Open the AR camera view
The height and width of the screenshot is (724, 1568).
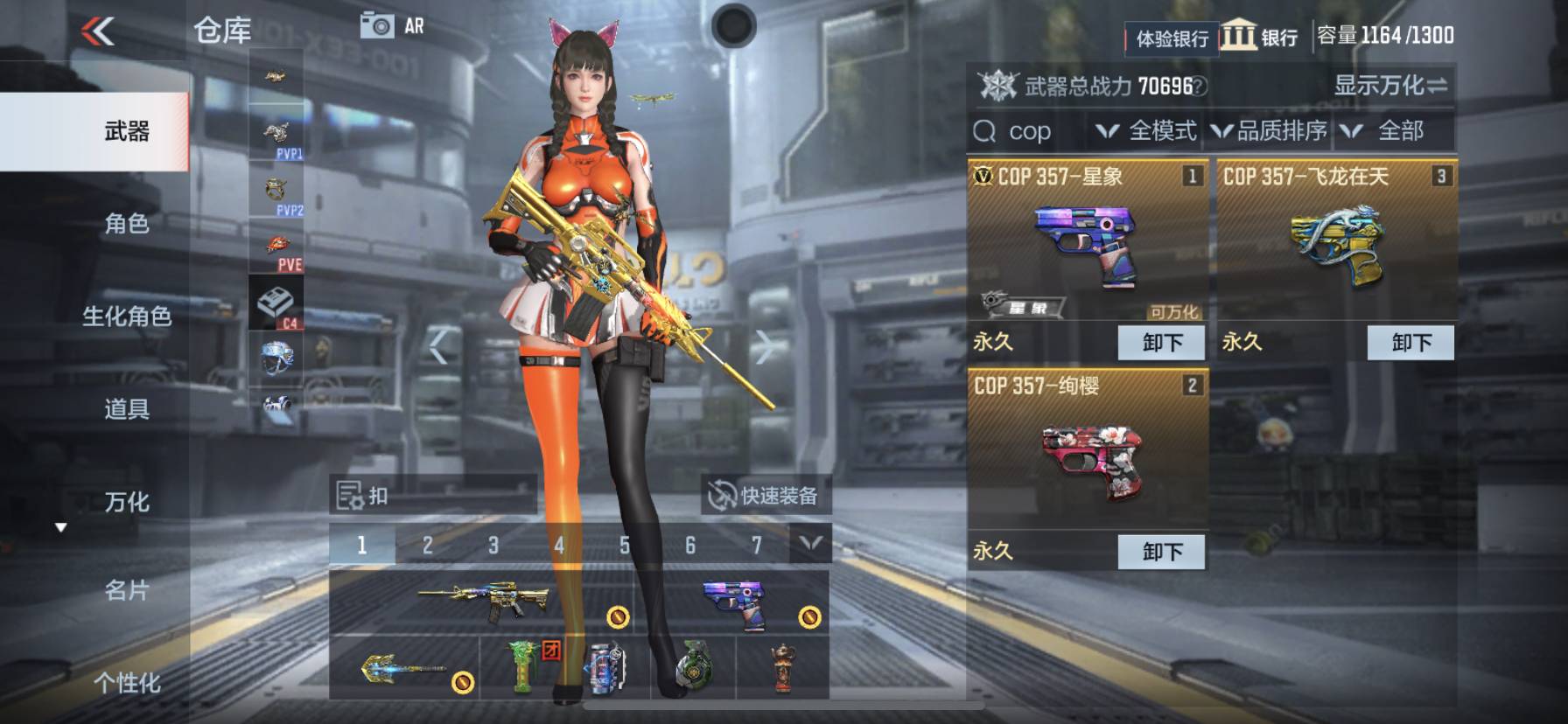392,26
